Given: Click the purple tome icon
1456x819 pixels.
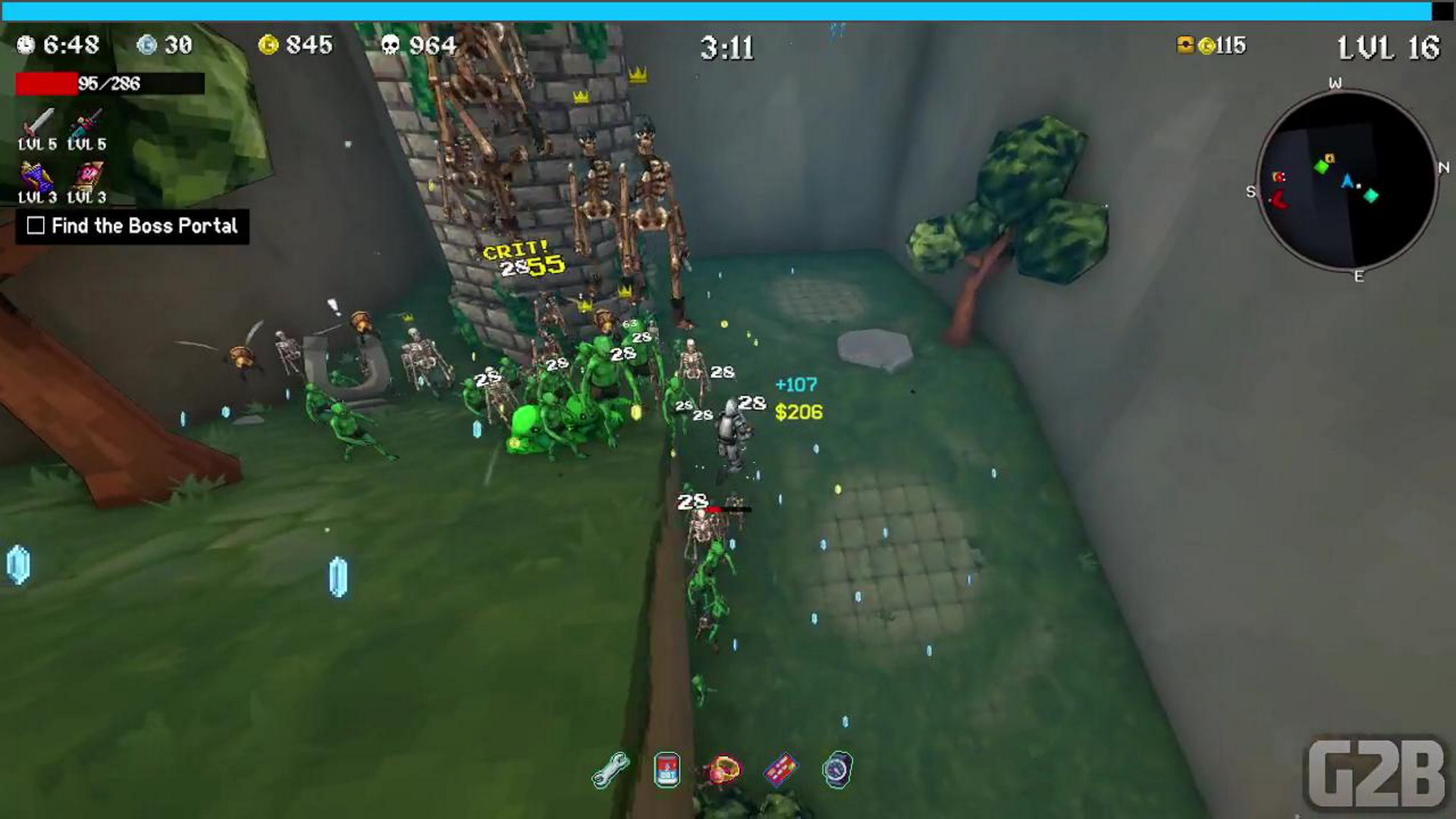Looking at the screenshot, I should (x=36, y=177).
